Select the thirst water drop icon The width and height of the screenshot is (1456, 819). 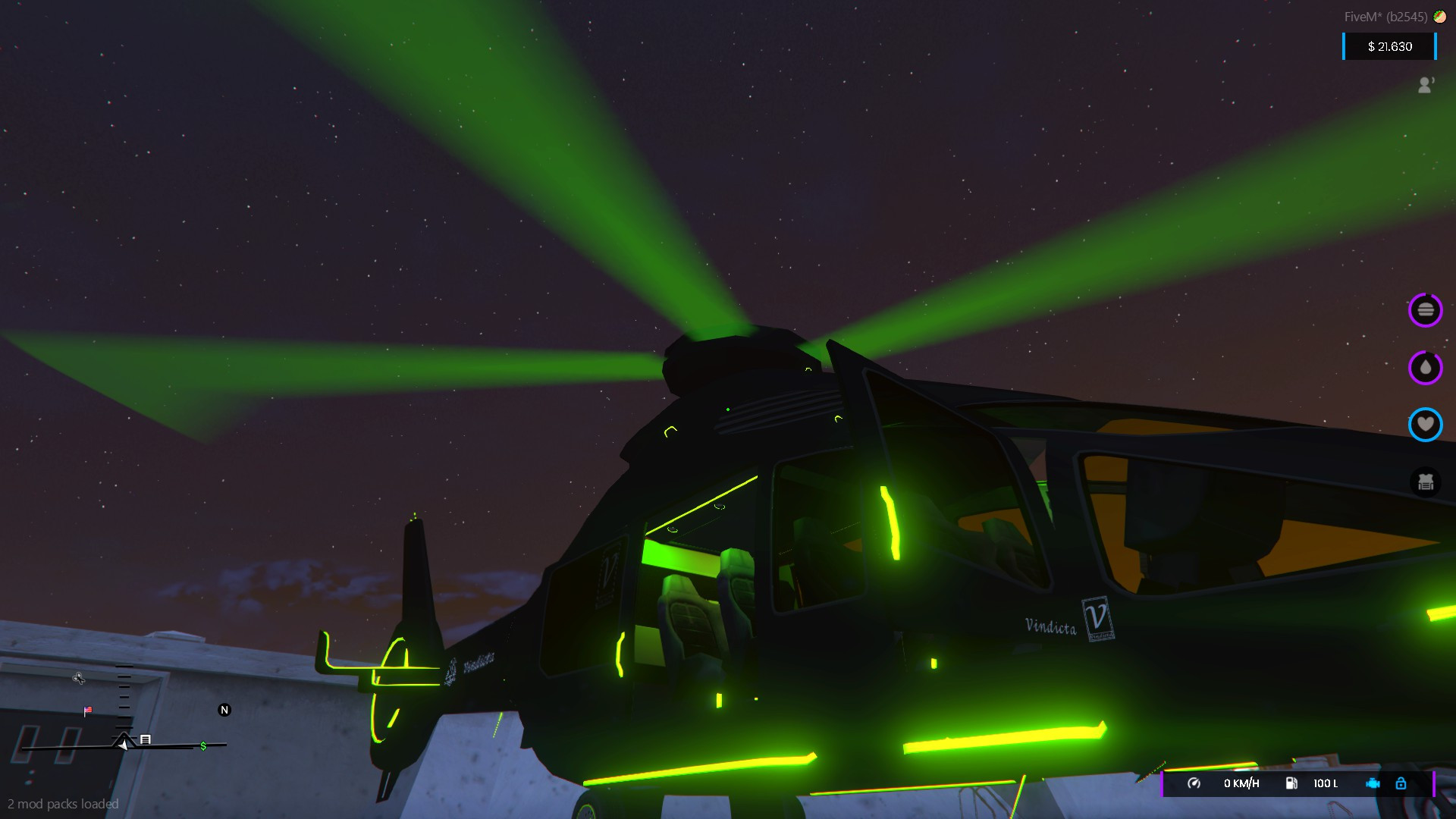tap(1426, 368)
